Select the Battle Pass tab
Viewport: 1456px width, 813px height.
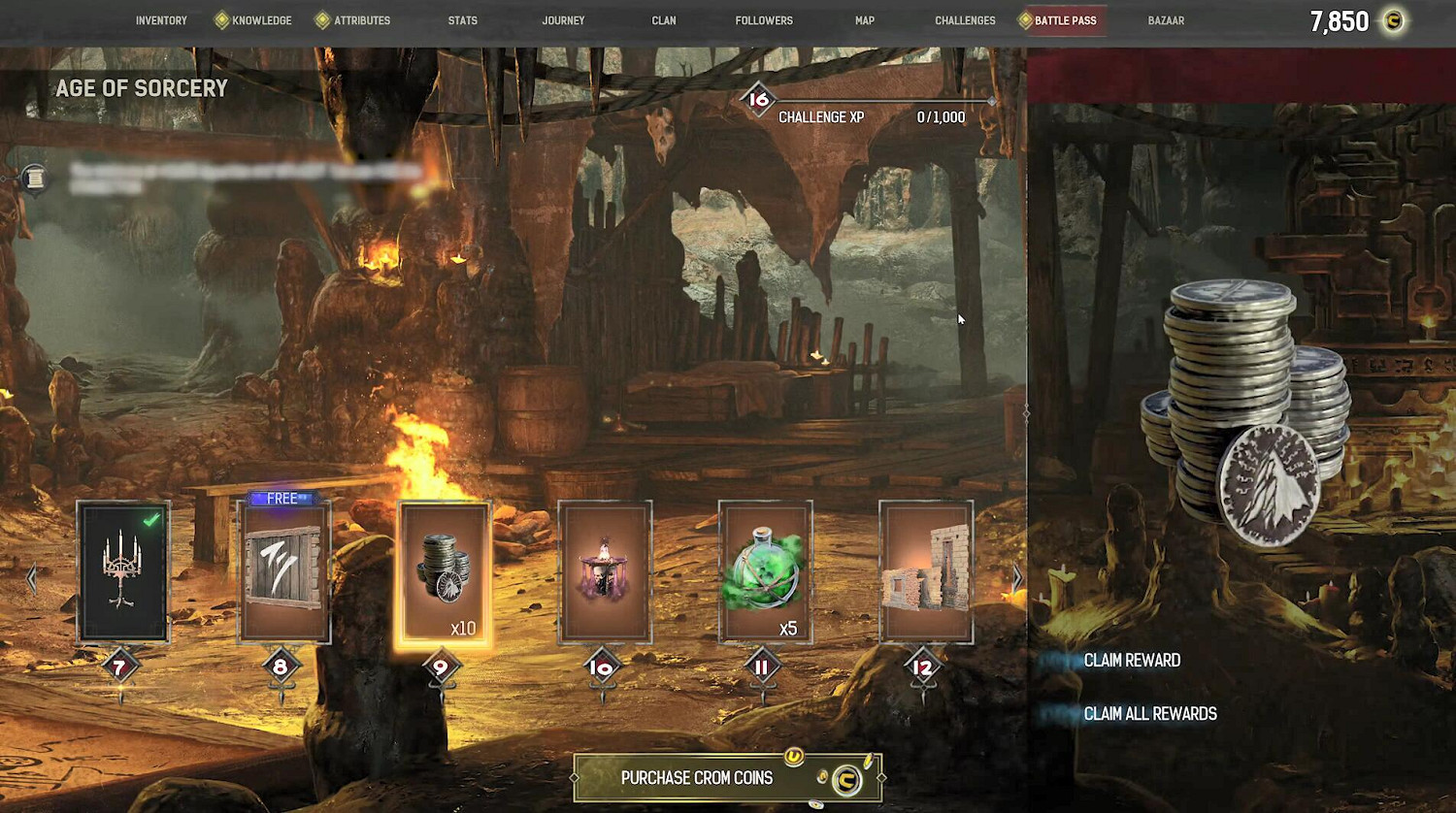point(1065,20)
